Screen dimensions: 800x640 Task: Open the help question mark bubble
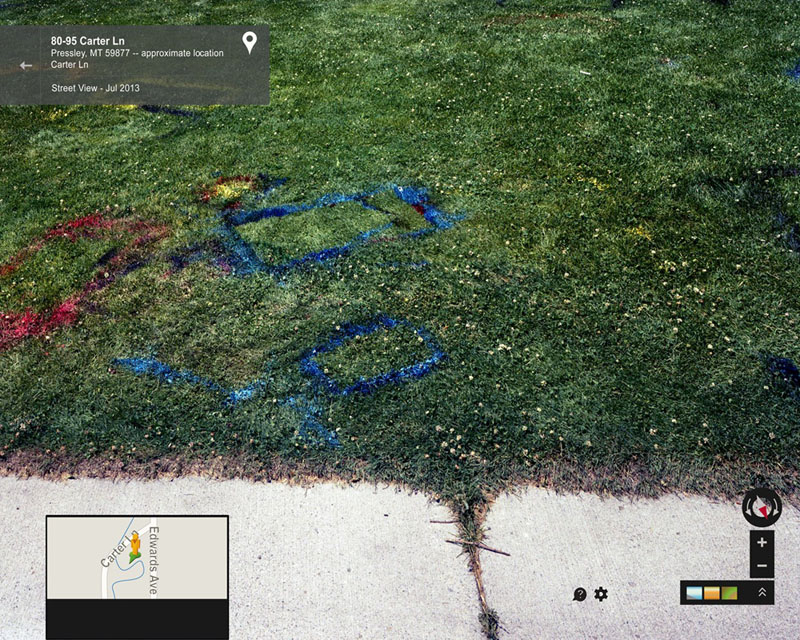coord(580,594)
